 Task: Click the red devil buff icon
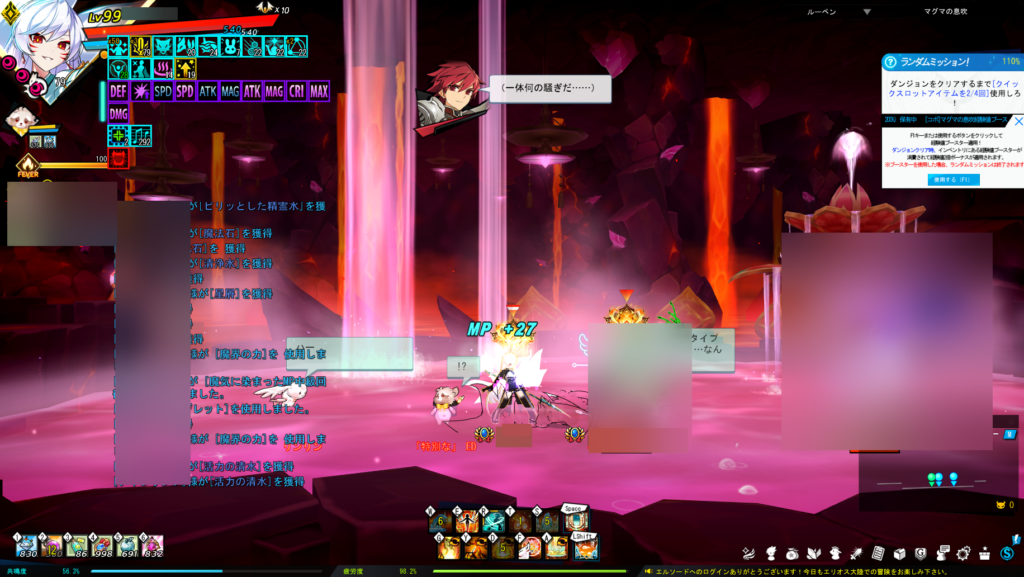[118, 159]
